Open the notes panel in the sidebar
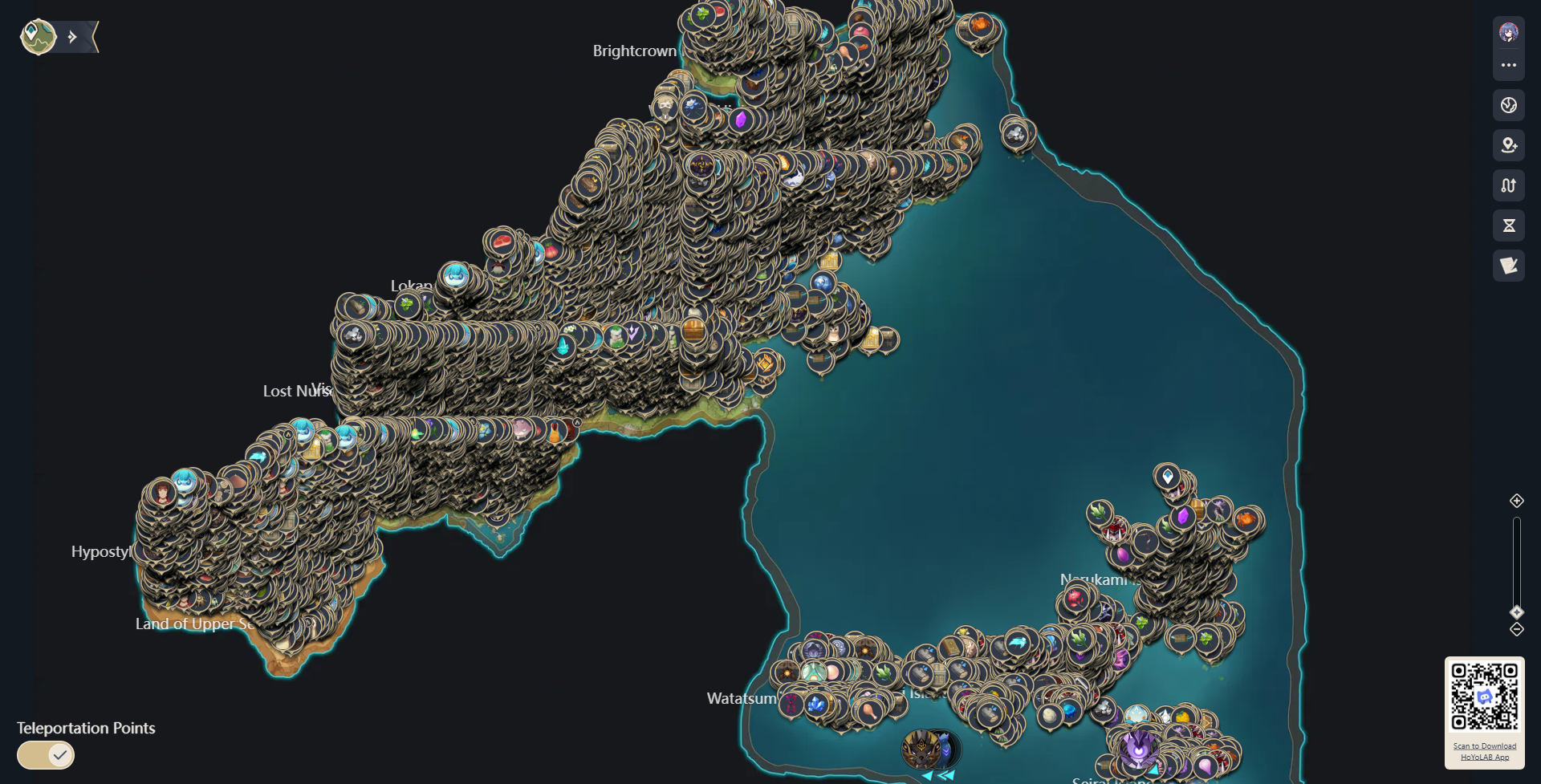Screen dimensions: 1541x784 1510,266
